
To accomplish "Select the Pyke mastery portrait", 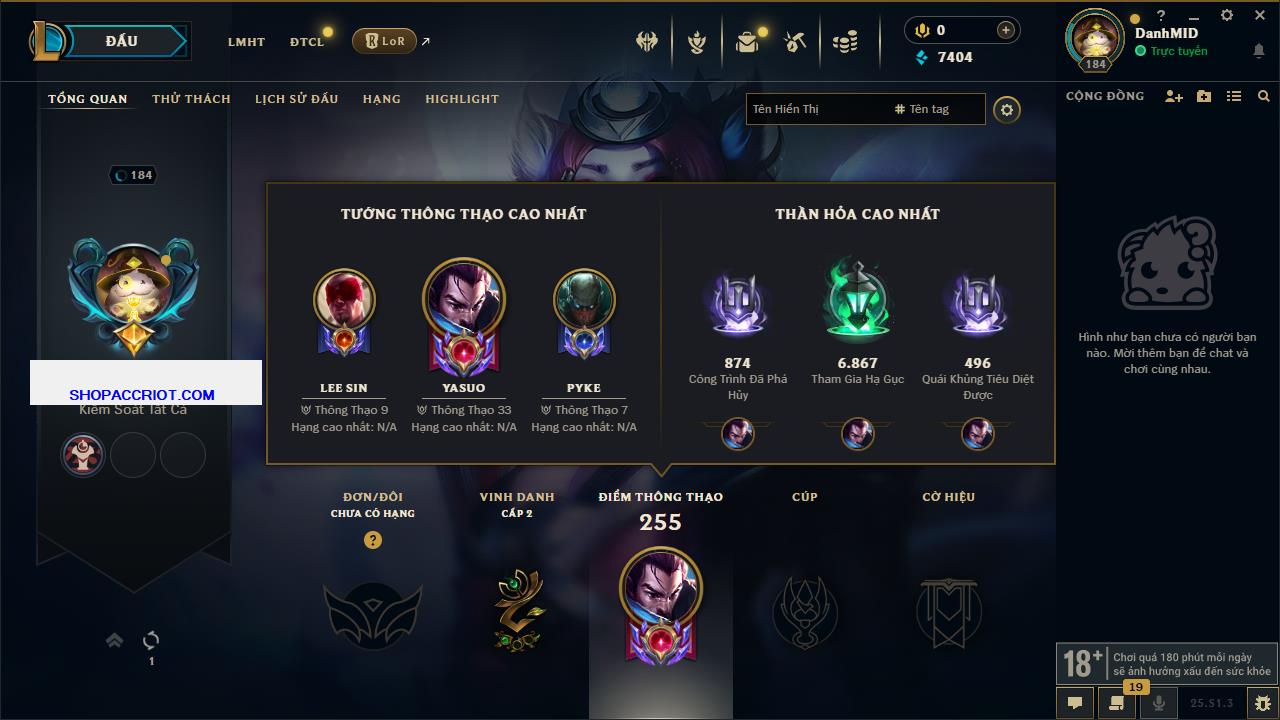I will click(x=584, y=300).
